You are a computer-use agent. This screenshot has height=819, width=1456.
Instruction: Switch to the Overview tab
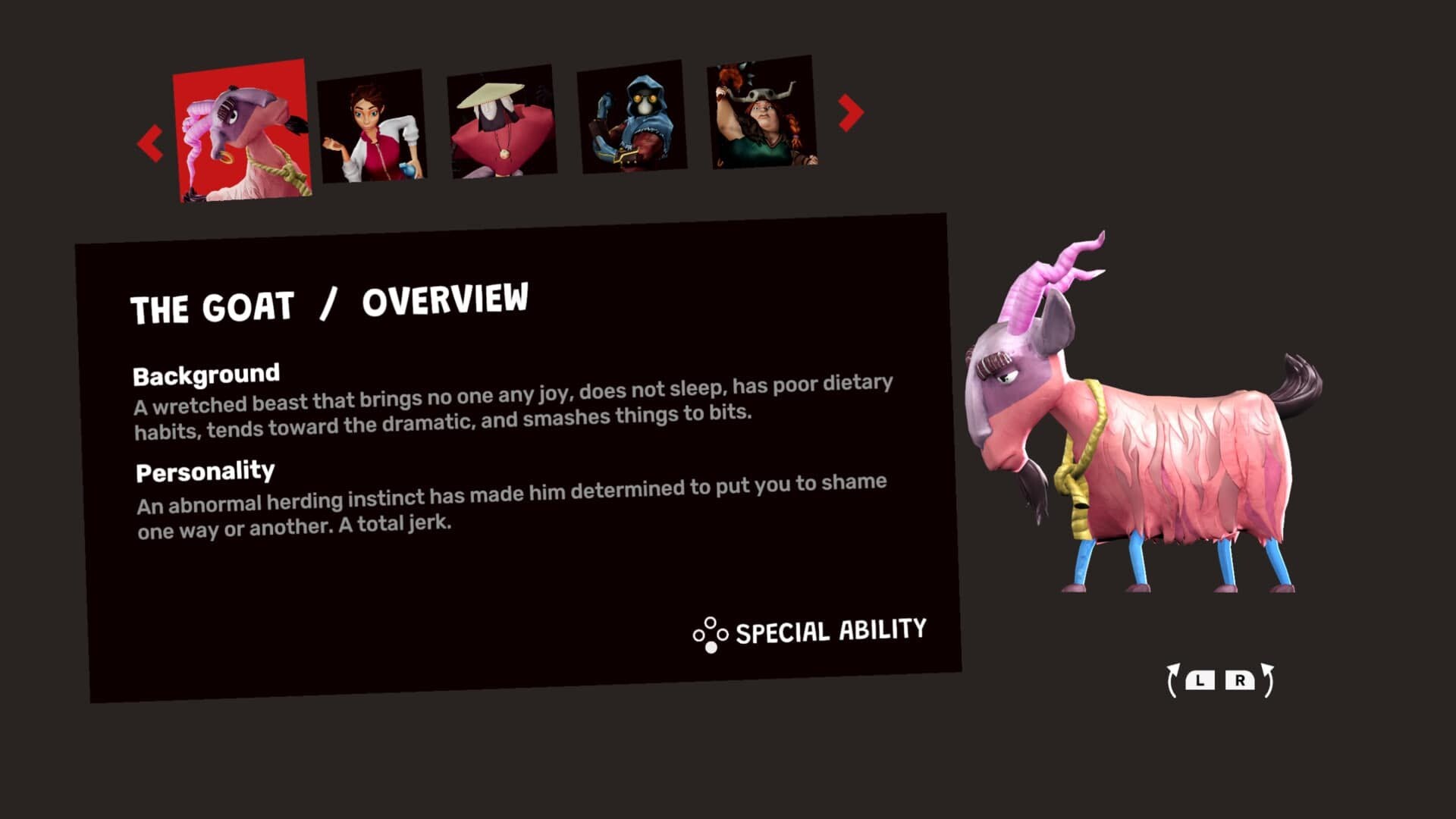(x=447, y=303)
